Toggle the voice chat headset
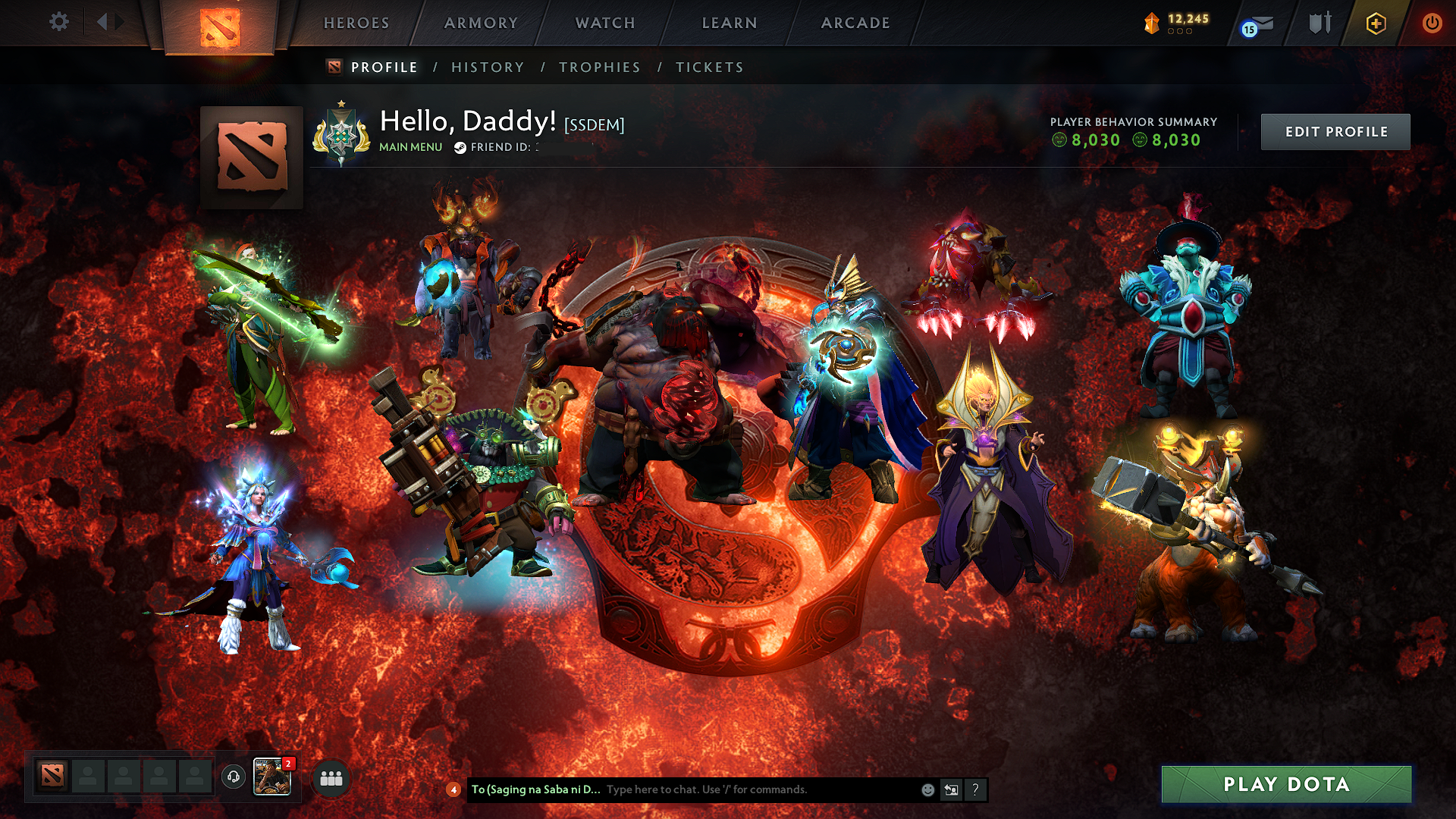The height and width of the screenshot is (819, 1456). click(x=234, y=775)
